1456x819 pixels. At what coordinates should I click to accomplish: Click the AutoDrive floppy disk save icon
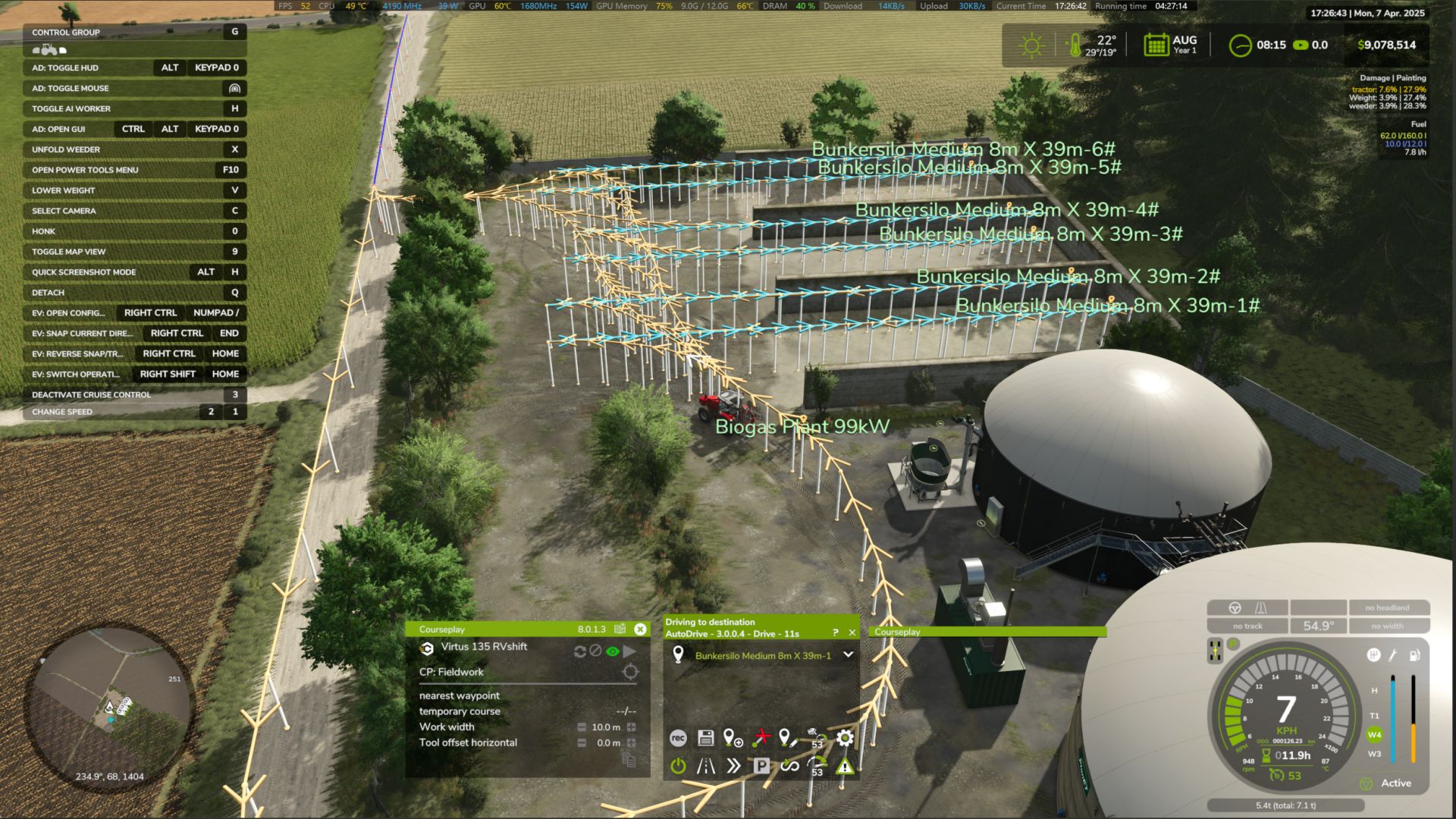705,738
